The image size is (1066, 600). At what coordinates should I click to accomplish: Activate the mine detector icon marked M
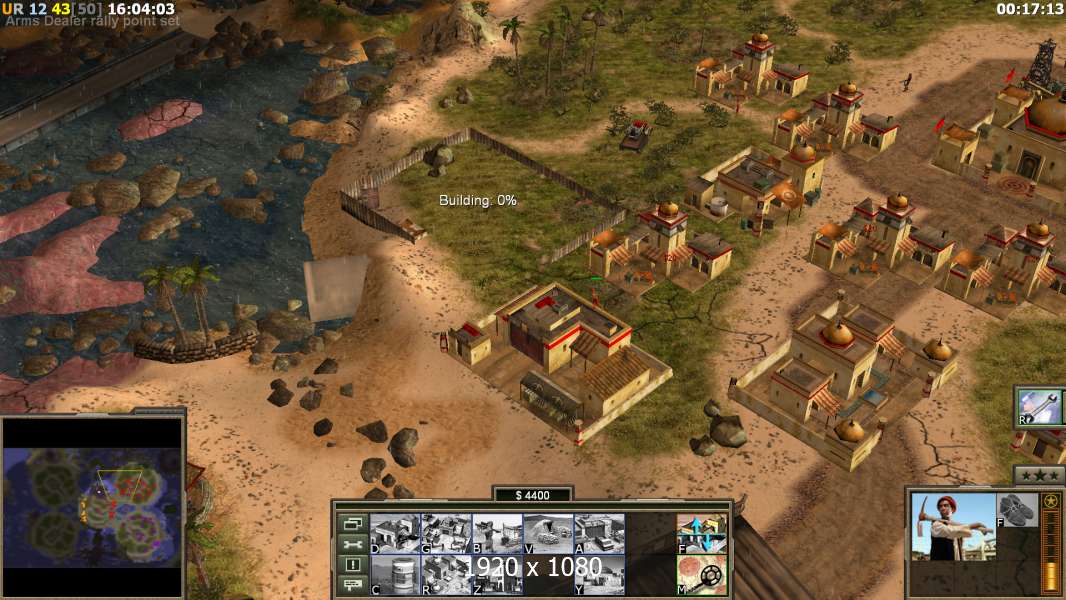pyautogui.click(x=701, y=575)
